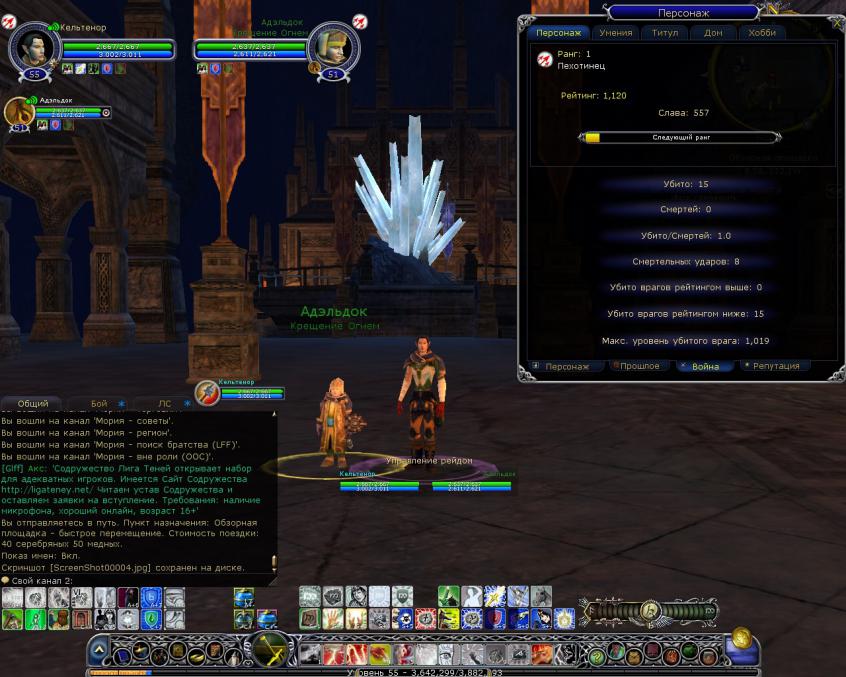Viewport: 846px width, 677px height.
Task: Switch to the Умения tab
Action: [x=616, y=33]
